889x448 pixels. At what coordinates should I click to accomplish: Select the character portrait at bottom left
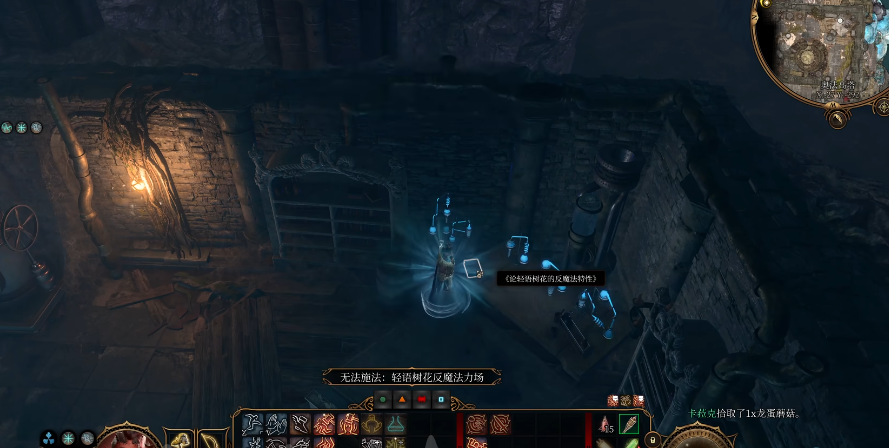[x=127, y=438]
